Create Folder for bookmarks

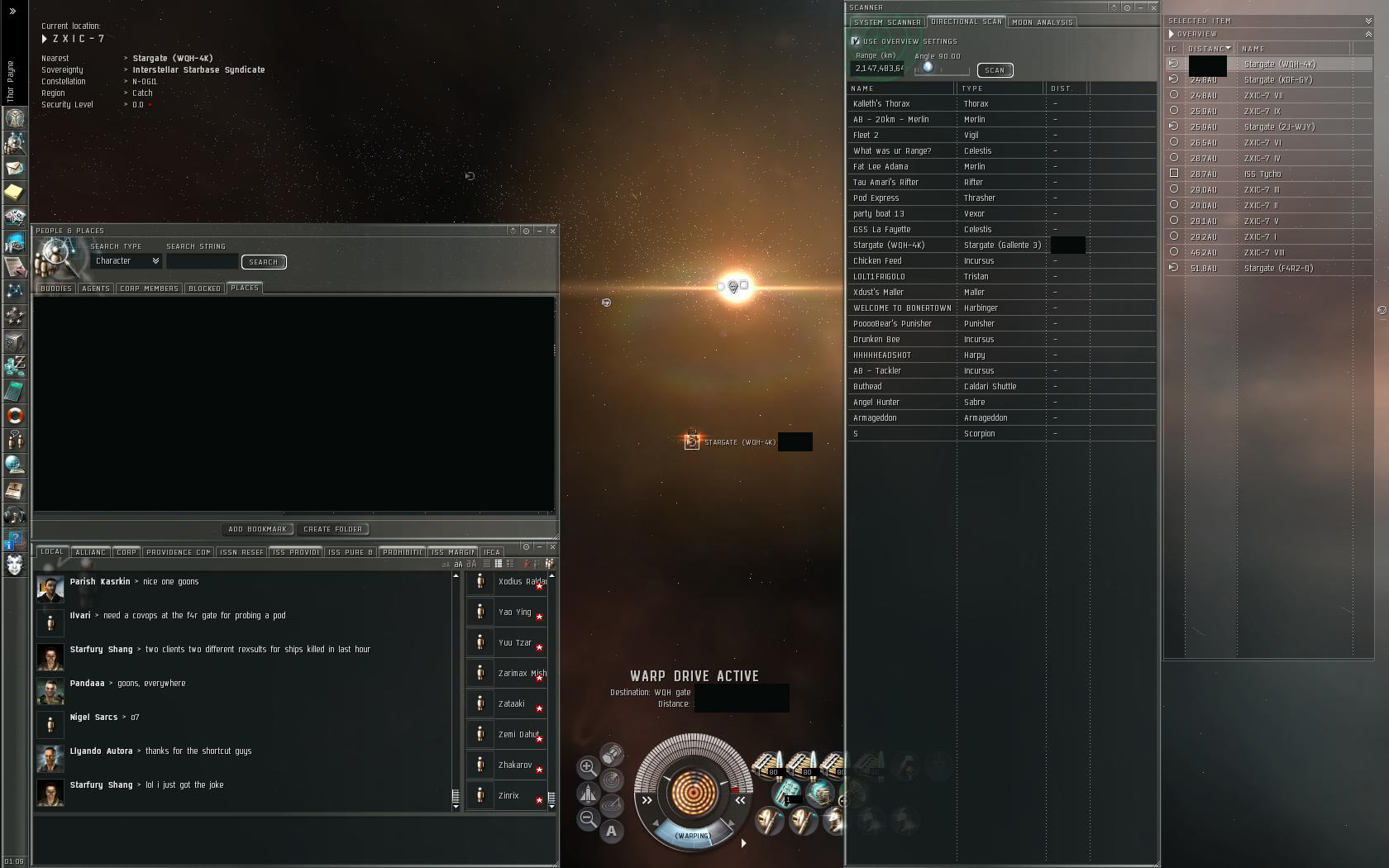point(332,529)
